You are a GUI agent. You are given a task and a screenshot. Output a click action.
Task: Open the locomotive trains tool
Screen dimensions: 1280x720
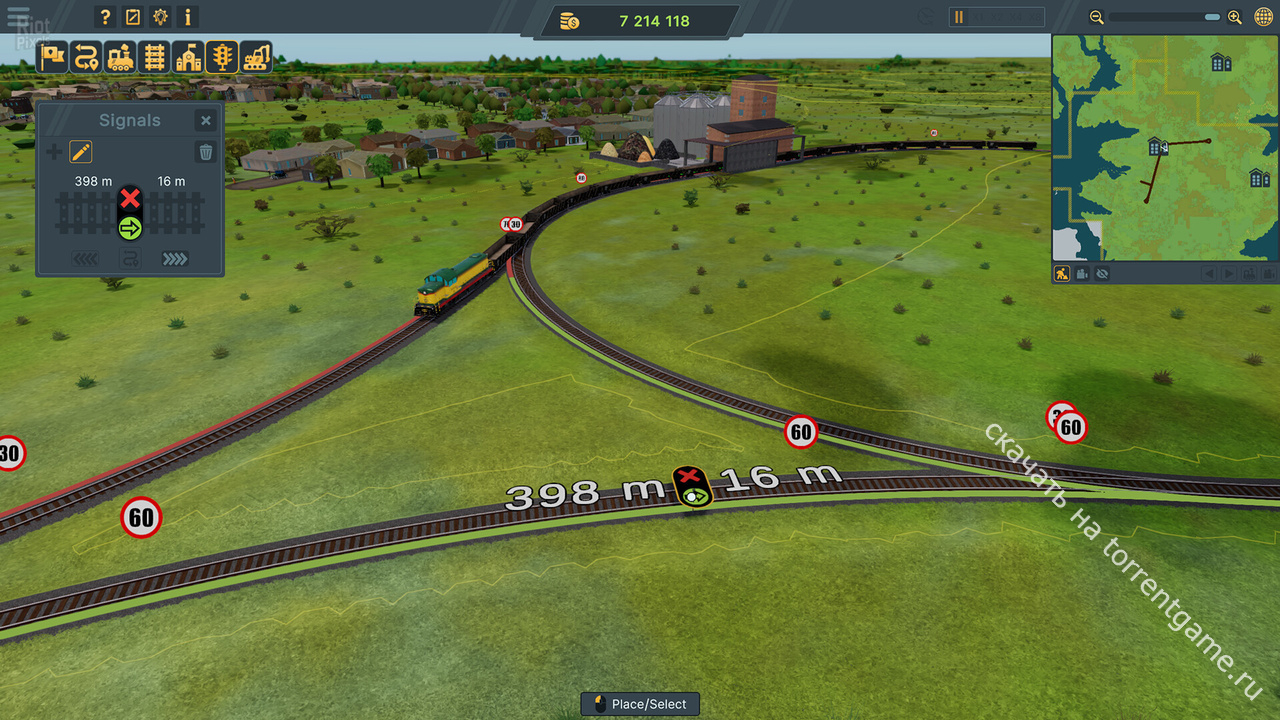pyautogui.click(x=121, y=57)
